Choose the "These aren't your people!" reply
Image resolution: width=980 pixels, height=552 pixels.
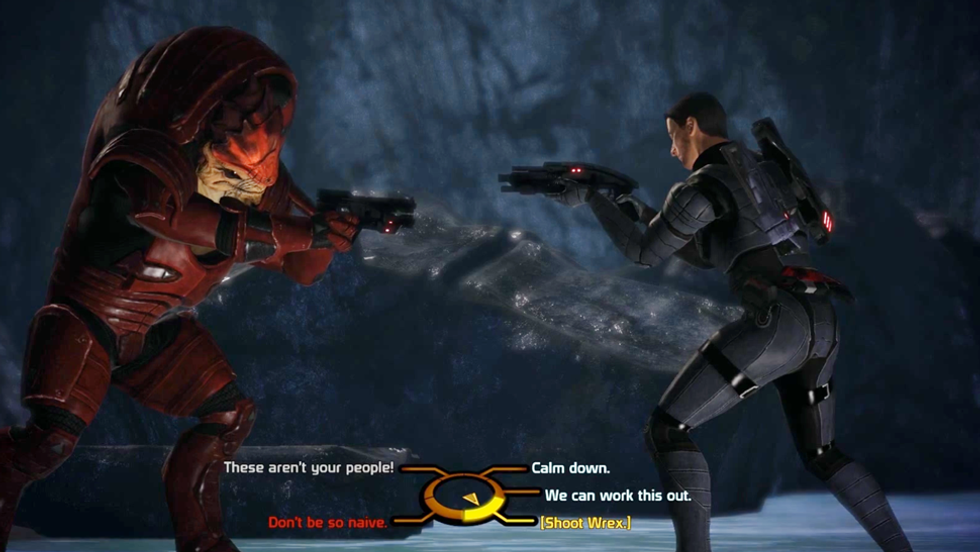pos(309,467)
